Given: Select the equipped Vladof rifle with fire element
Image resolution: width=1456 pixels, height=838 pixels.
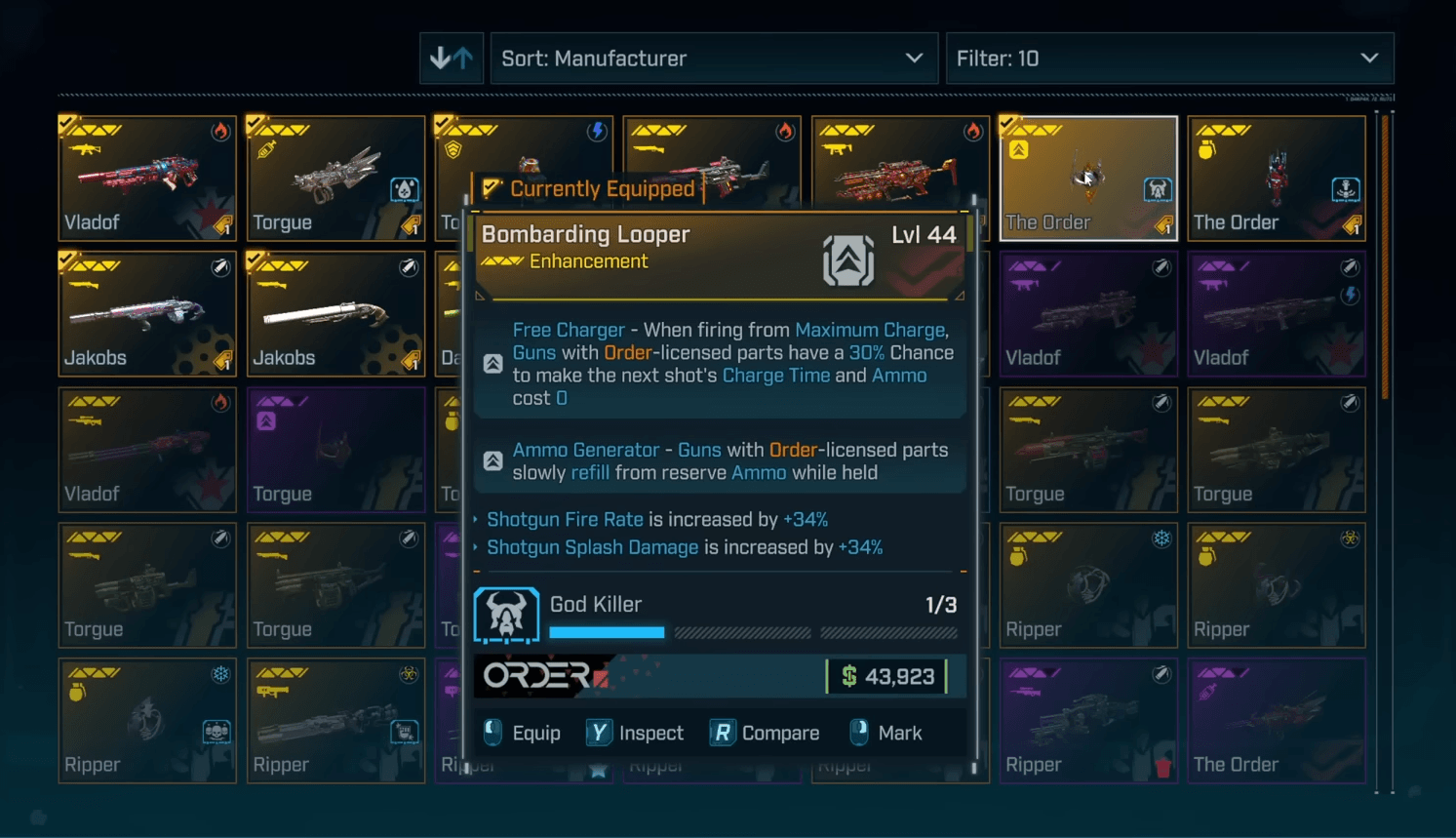Looking at the screenshot, I should (147, 179).
